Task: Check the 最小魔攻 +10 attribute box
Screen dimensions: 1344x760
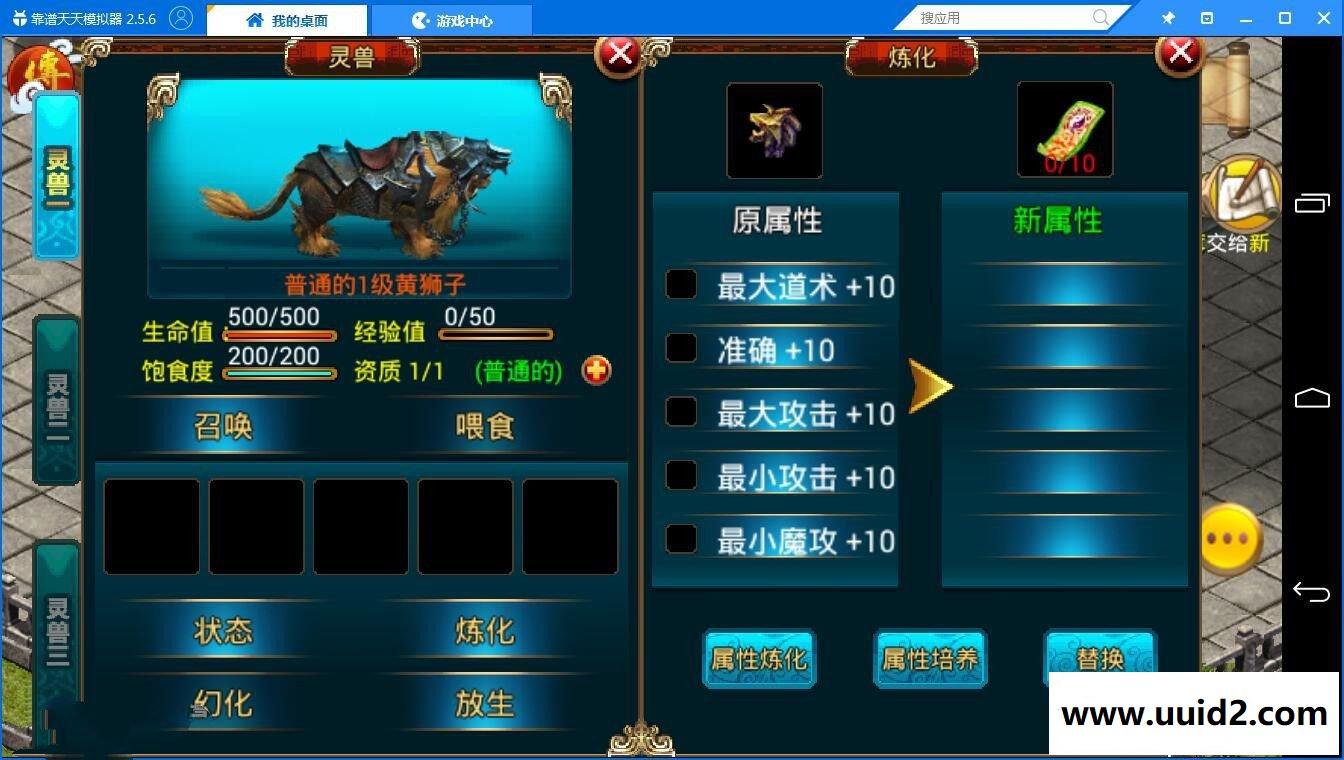Action: 681,538
